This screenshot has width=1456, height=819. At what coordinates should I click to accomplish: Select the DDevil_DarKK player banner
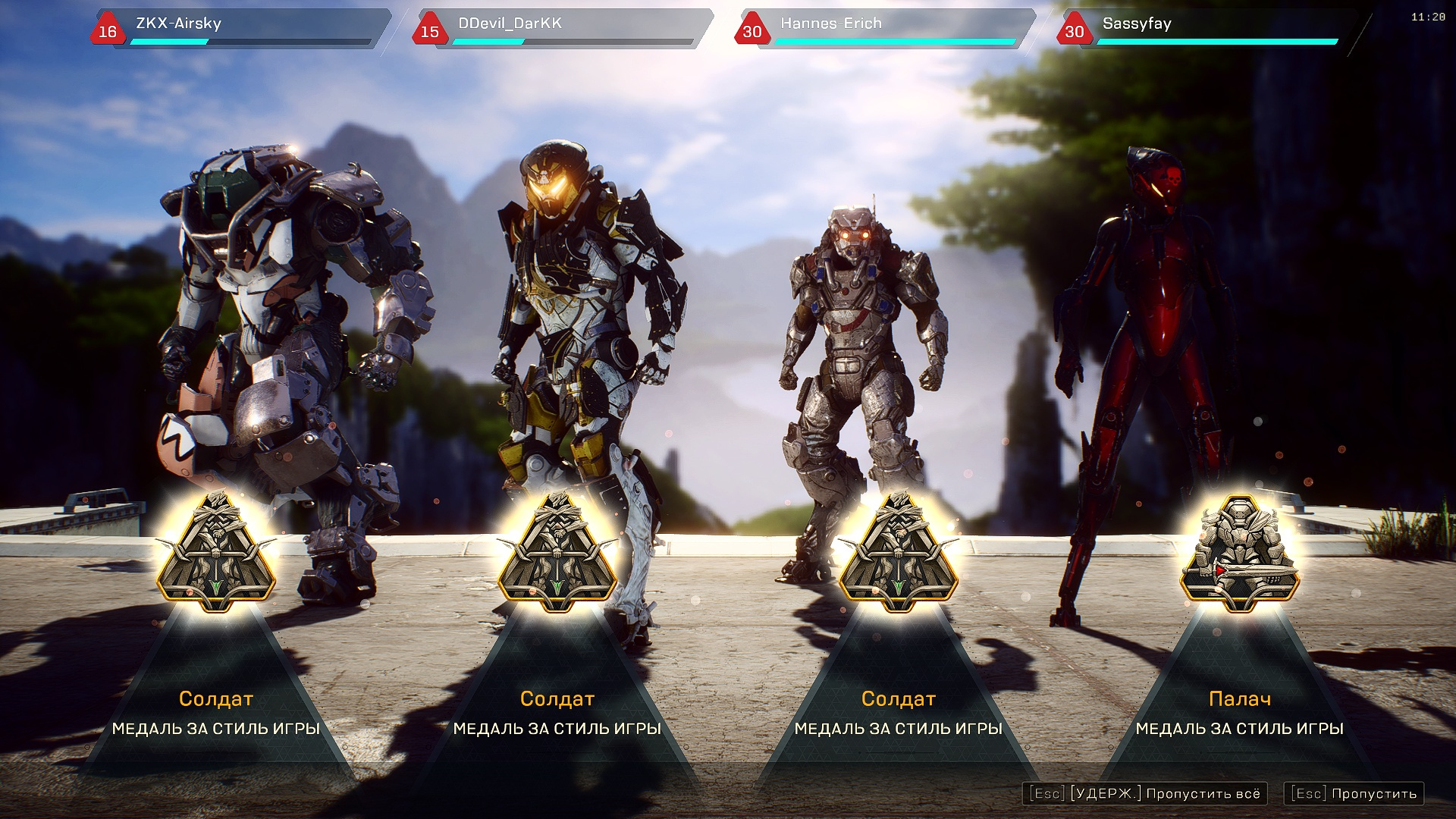coord(562,29)
